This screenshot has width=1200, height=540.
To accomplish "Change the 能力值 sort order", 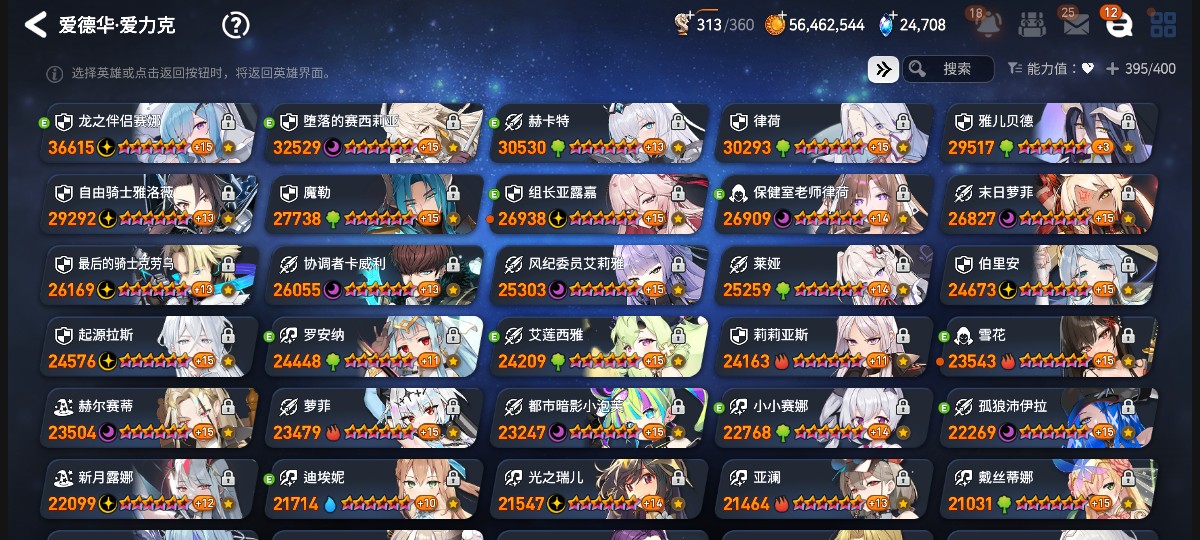I will pyautogui.click(x=1051, y=69).
